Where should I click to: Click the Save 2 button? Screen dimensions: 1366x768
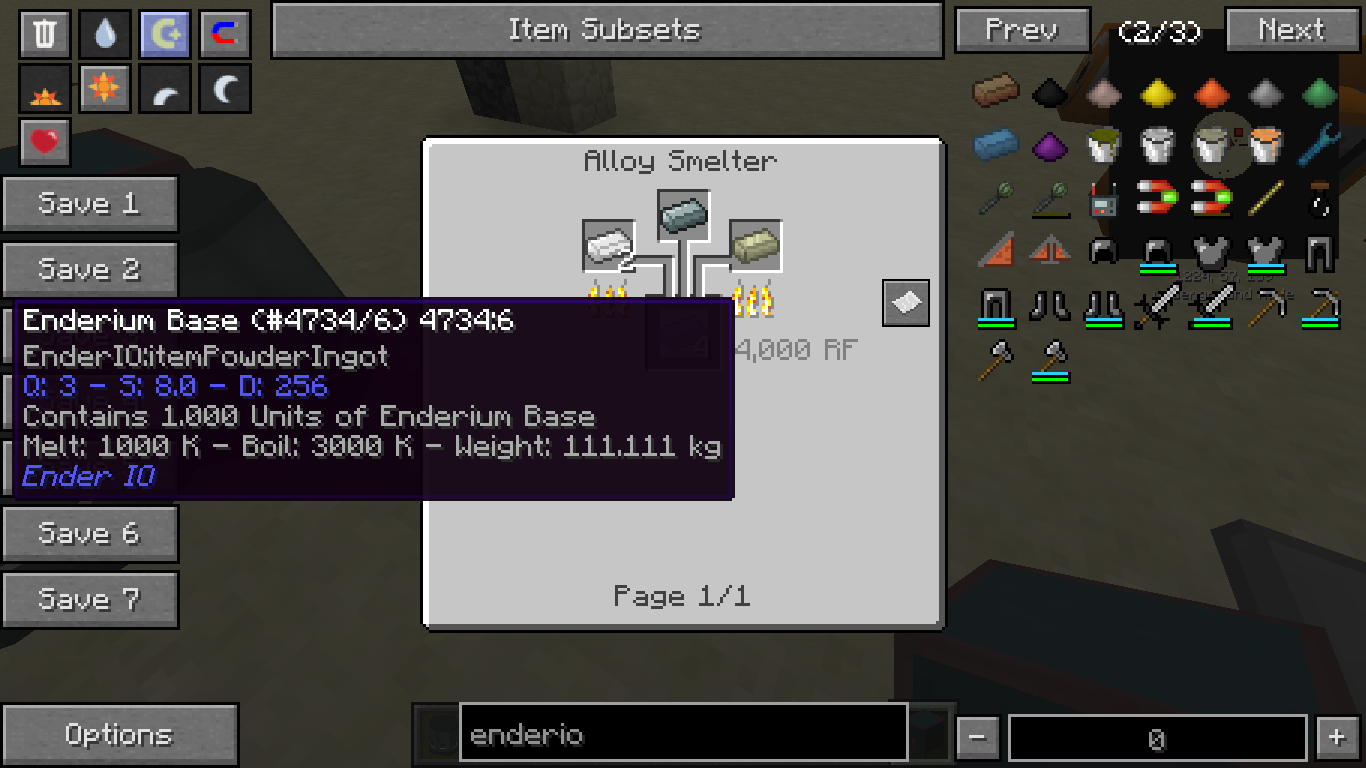click(x=90, y=269)
